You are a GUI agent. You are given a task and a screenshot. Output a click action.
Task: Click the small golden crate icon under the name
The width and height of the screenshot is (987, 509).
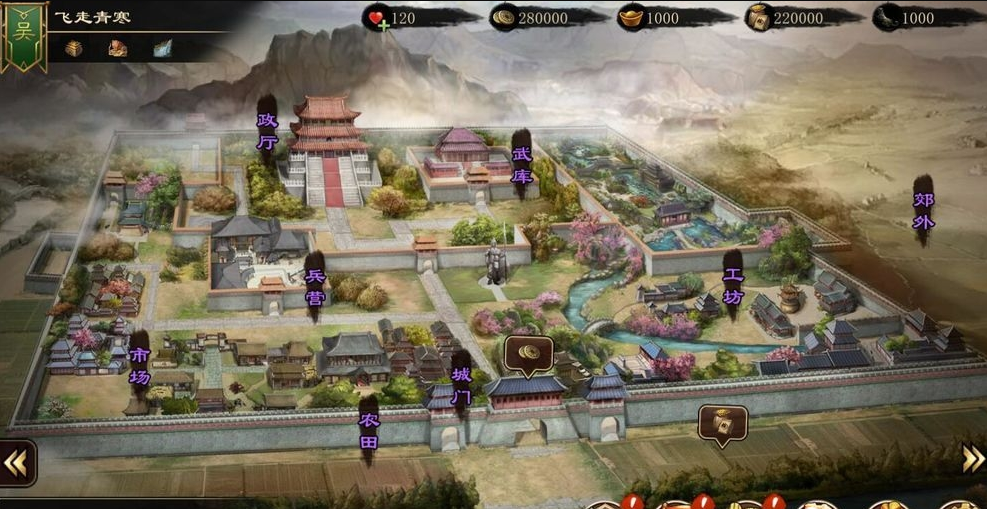(73, 48)
